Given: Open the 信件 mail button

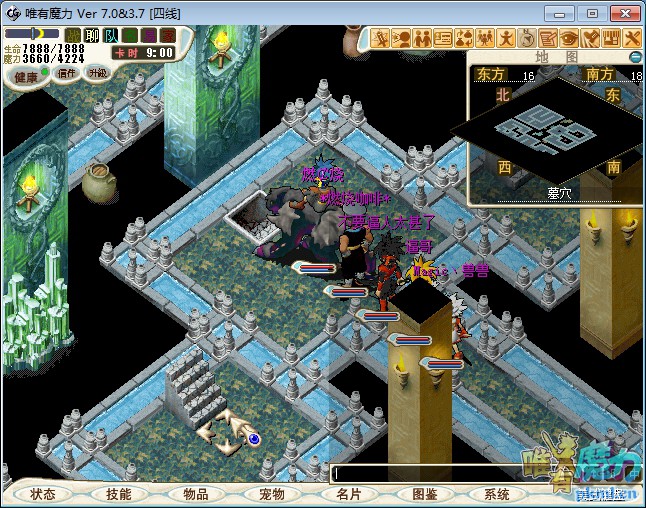Looking at the screenshot, I should (67, 73).
